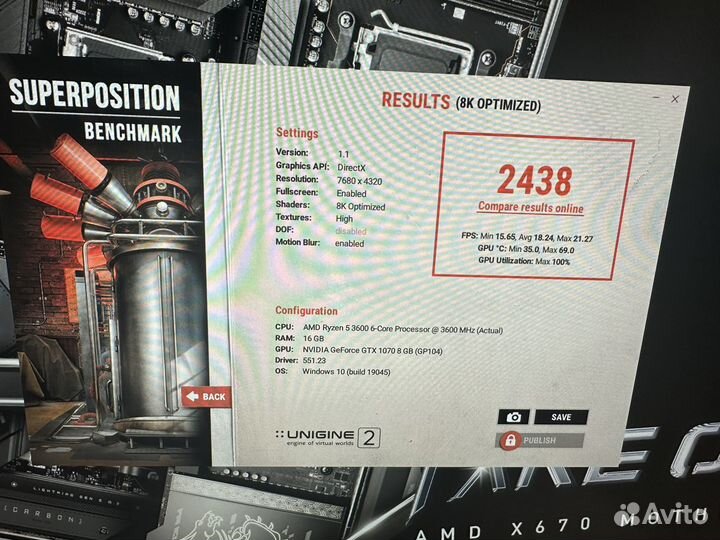The height and width of the screenshot is (540, 720).
Task: Click the locked PUBLISH button
Action: click(541, 440)
